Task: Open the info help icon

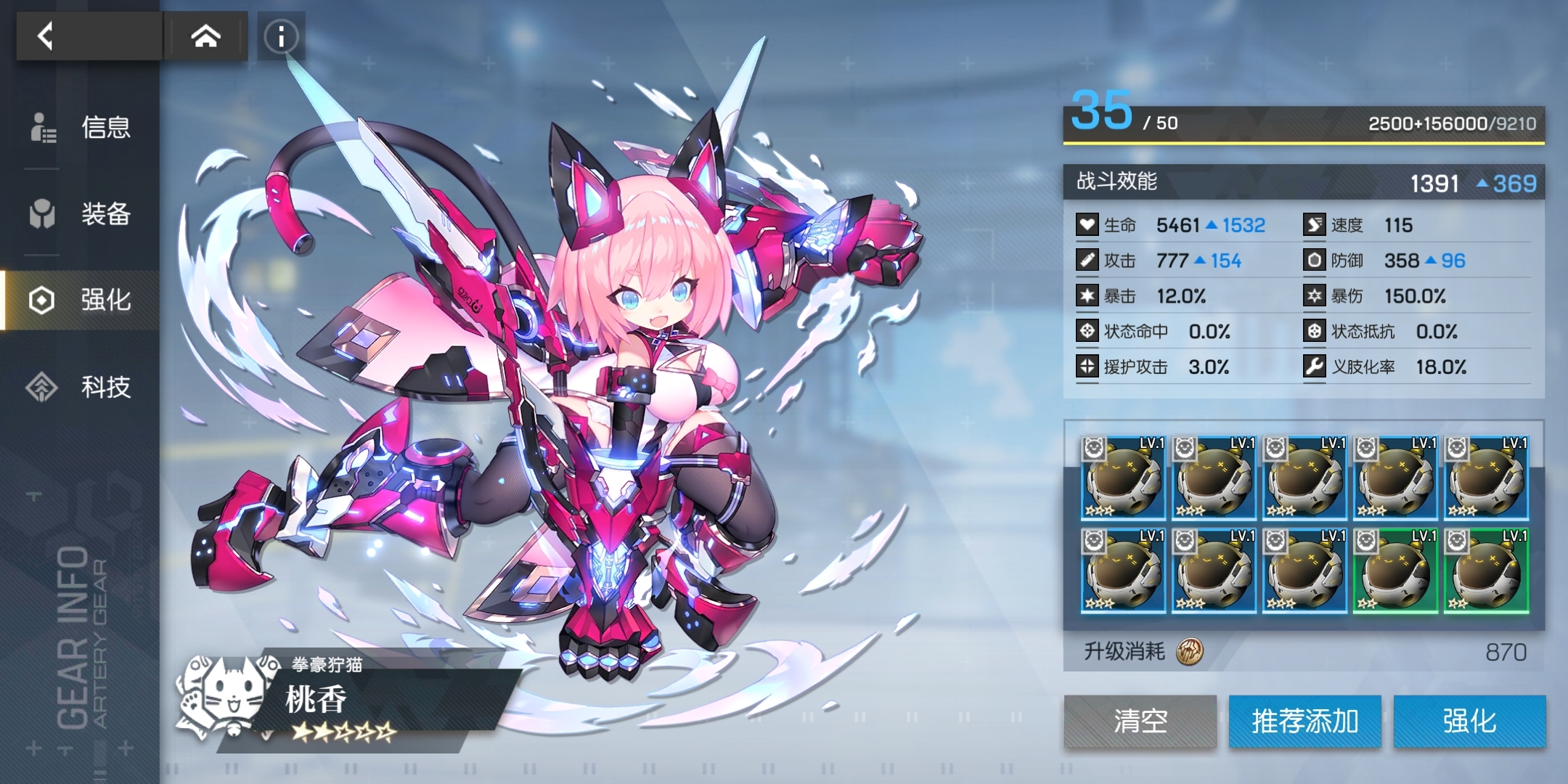Action: pyautogui.click(x=281, y=36)
